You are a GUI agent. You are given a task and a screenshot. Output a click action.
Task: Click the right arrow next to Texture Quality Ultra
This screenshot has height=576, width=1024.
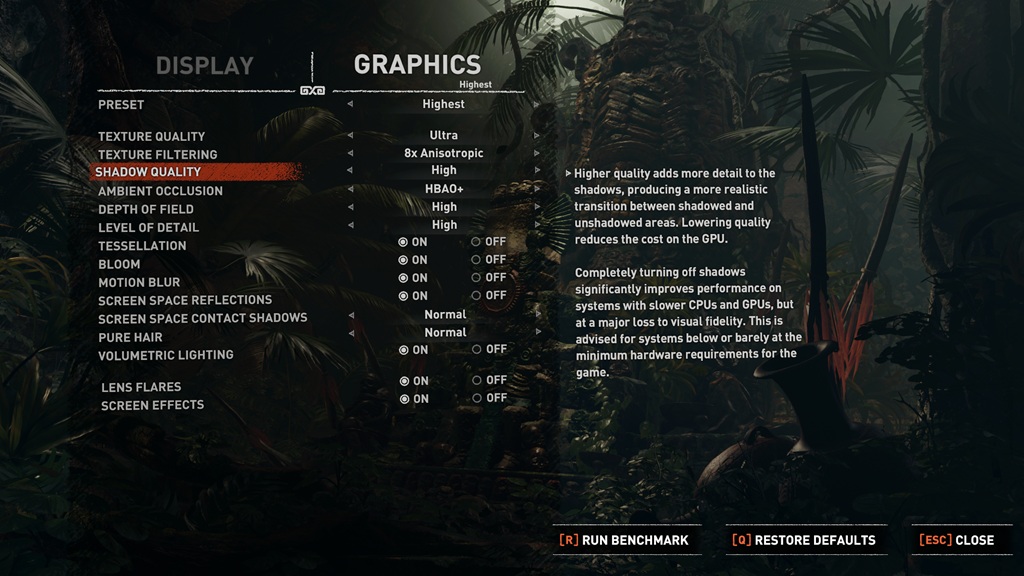(537, 135)
